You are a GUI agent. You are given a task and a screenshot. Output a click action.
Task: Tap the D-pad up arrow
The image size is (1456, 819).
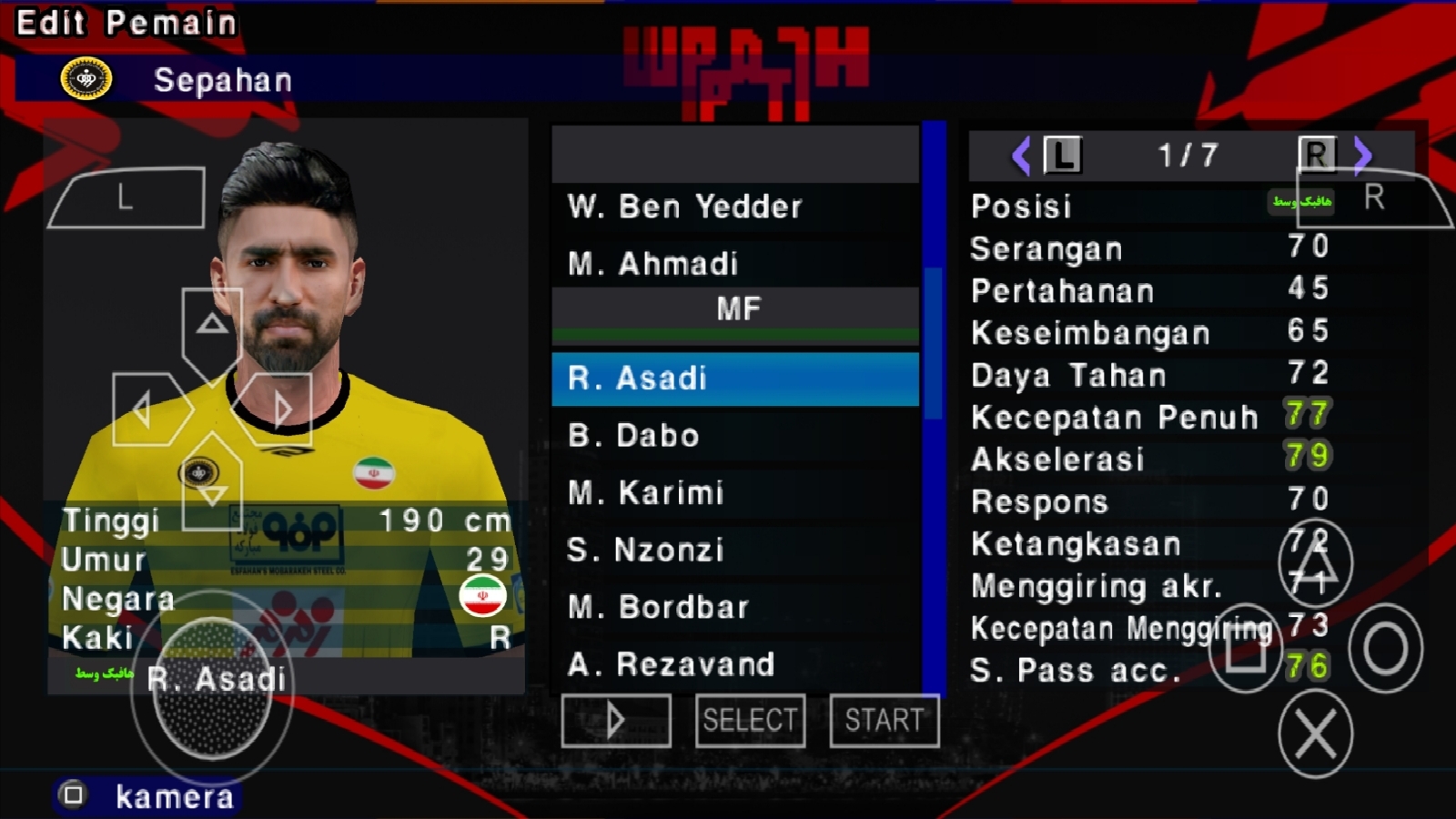pos(212,325)
